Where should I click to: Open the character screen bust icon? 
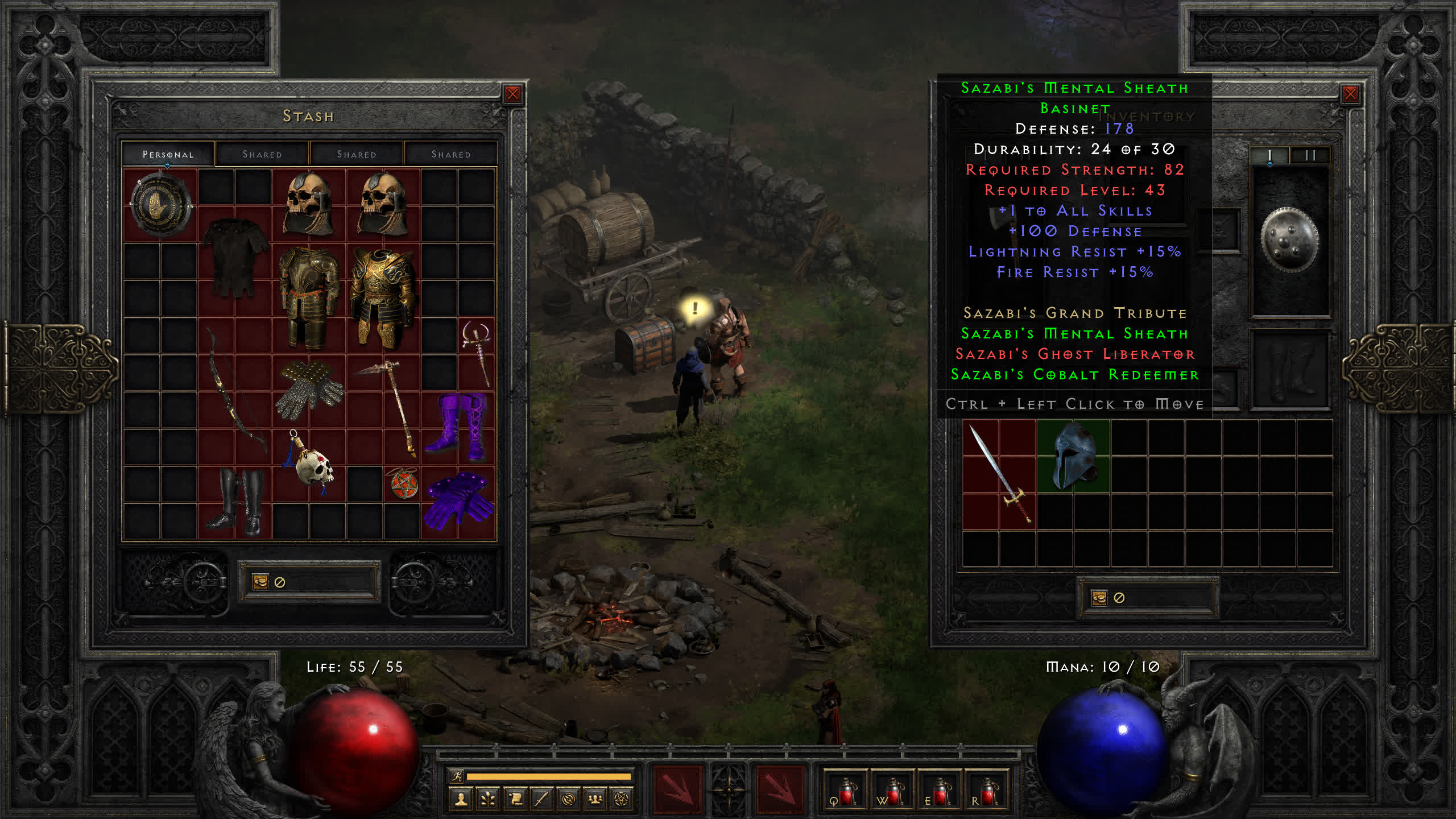click(461, 800)
